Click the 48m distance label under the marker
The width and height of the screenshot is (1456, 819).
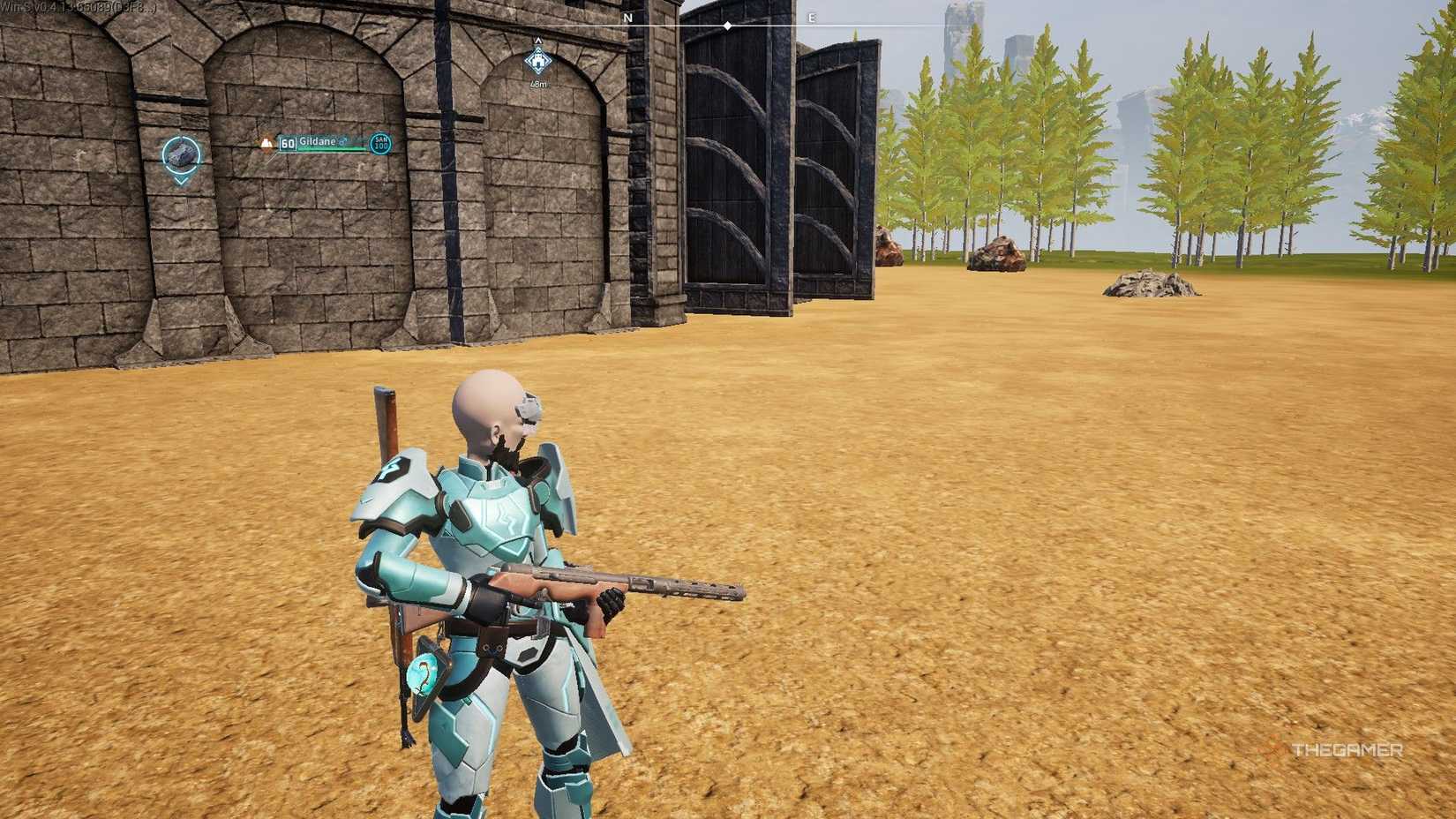(538, 84)
